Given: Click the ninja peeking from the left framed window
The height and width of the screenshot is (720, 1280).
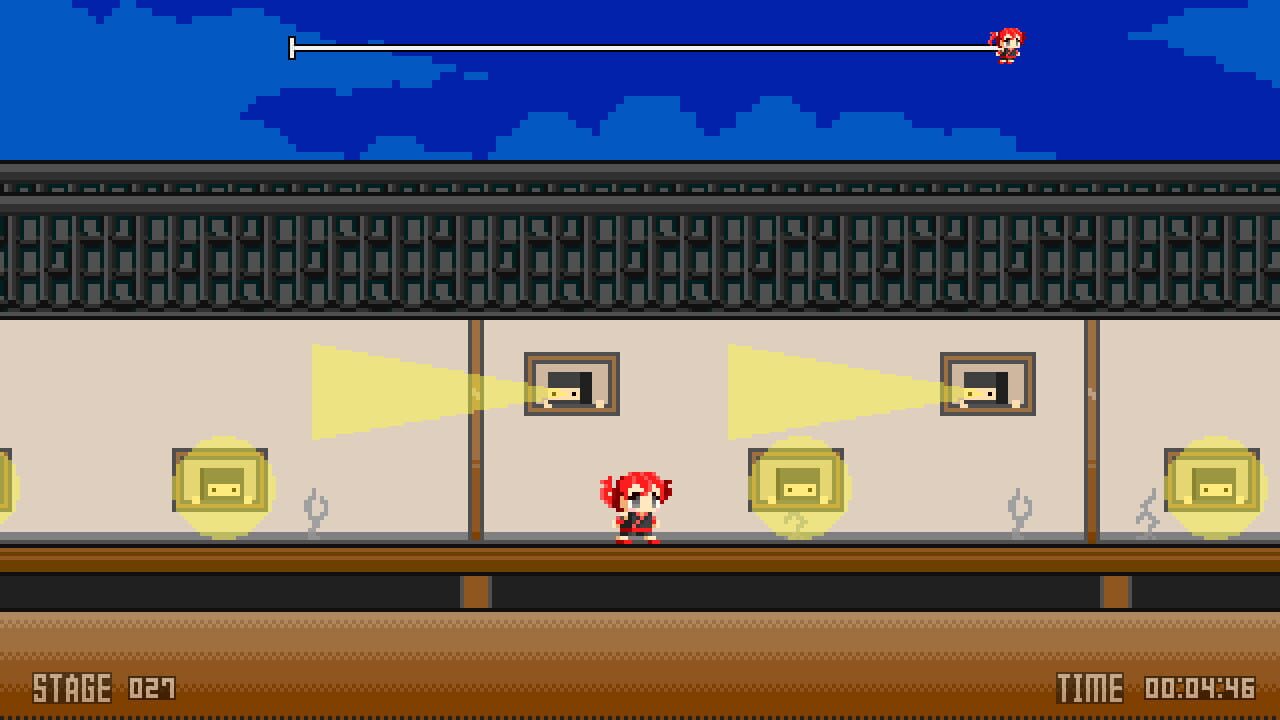Looking at the screenshot, I should (x=570, y=385).
